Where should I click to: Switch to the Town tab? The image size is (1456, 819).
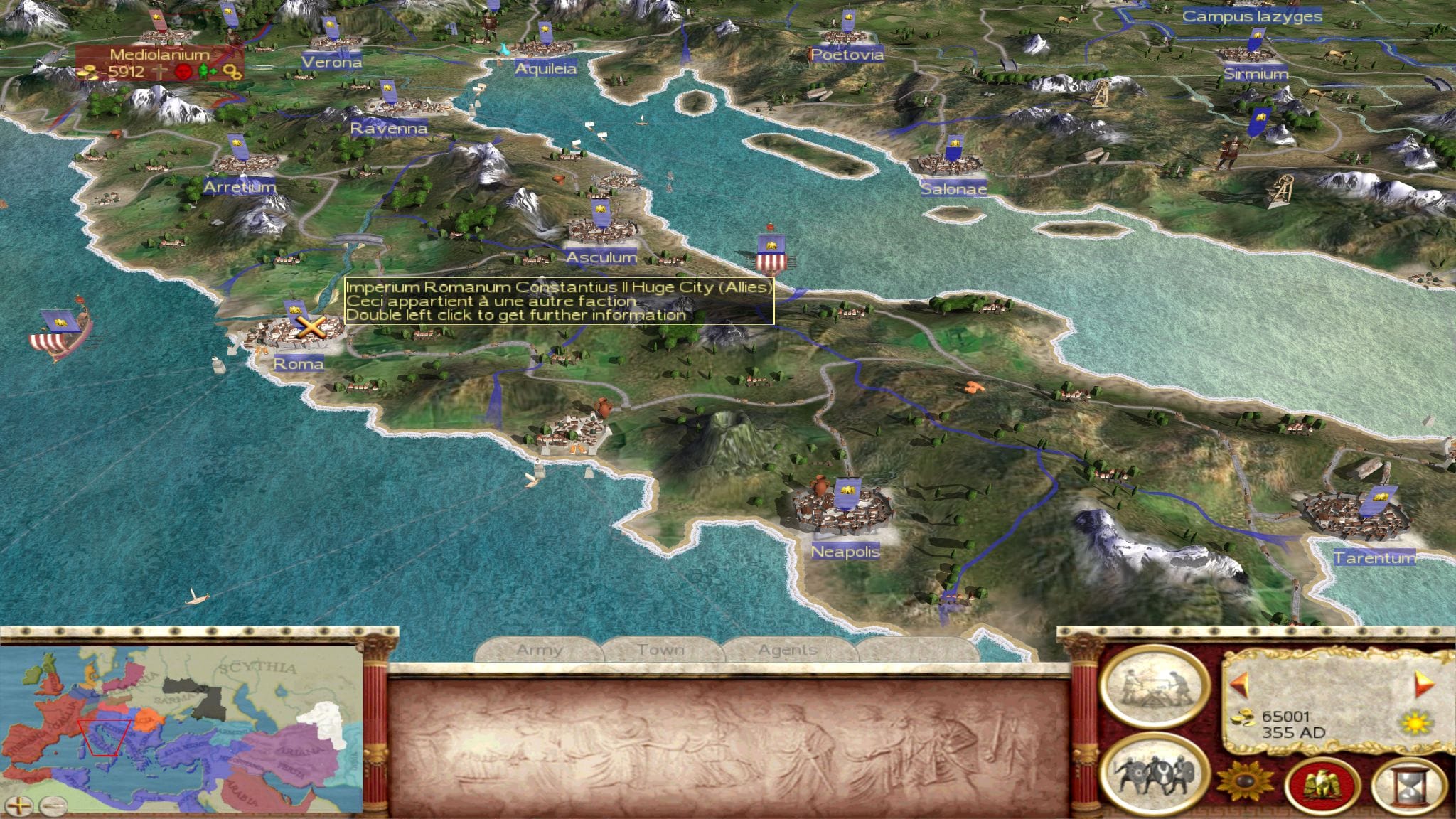(661, 650)
